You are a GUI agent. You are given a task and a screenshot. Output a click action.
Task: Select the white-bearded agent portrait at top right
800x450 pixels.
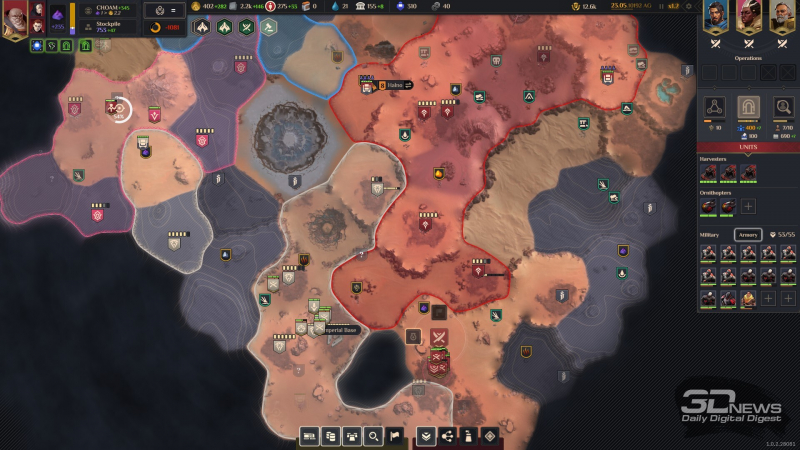click(x=782, y=16)
